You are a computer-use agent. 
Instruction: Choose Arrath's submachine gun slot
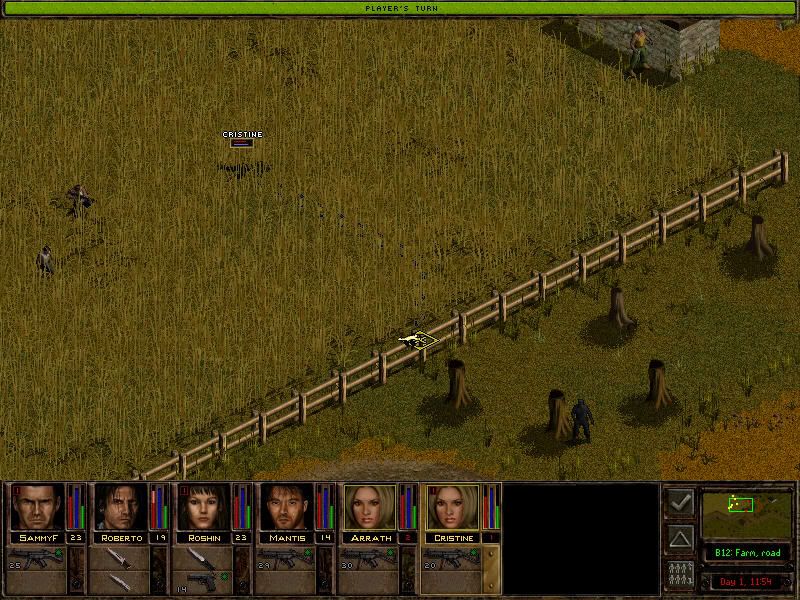coord(370,556)
